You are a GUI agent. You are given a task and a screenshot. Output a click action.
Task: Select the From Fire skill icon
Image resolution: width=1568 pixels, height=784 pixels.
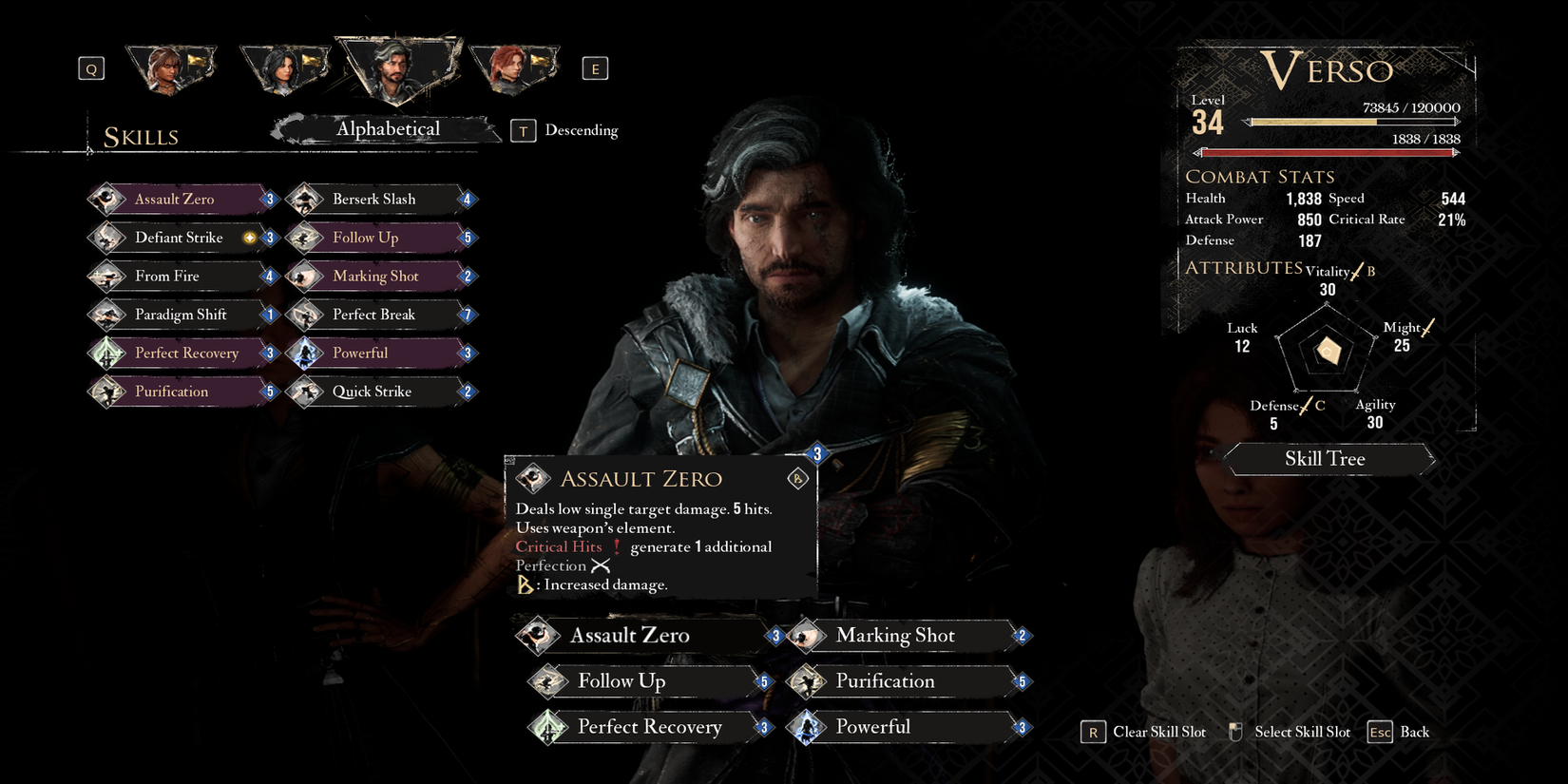[105, 276]
